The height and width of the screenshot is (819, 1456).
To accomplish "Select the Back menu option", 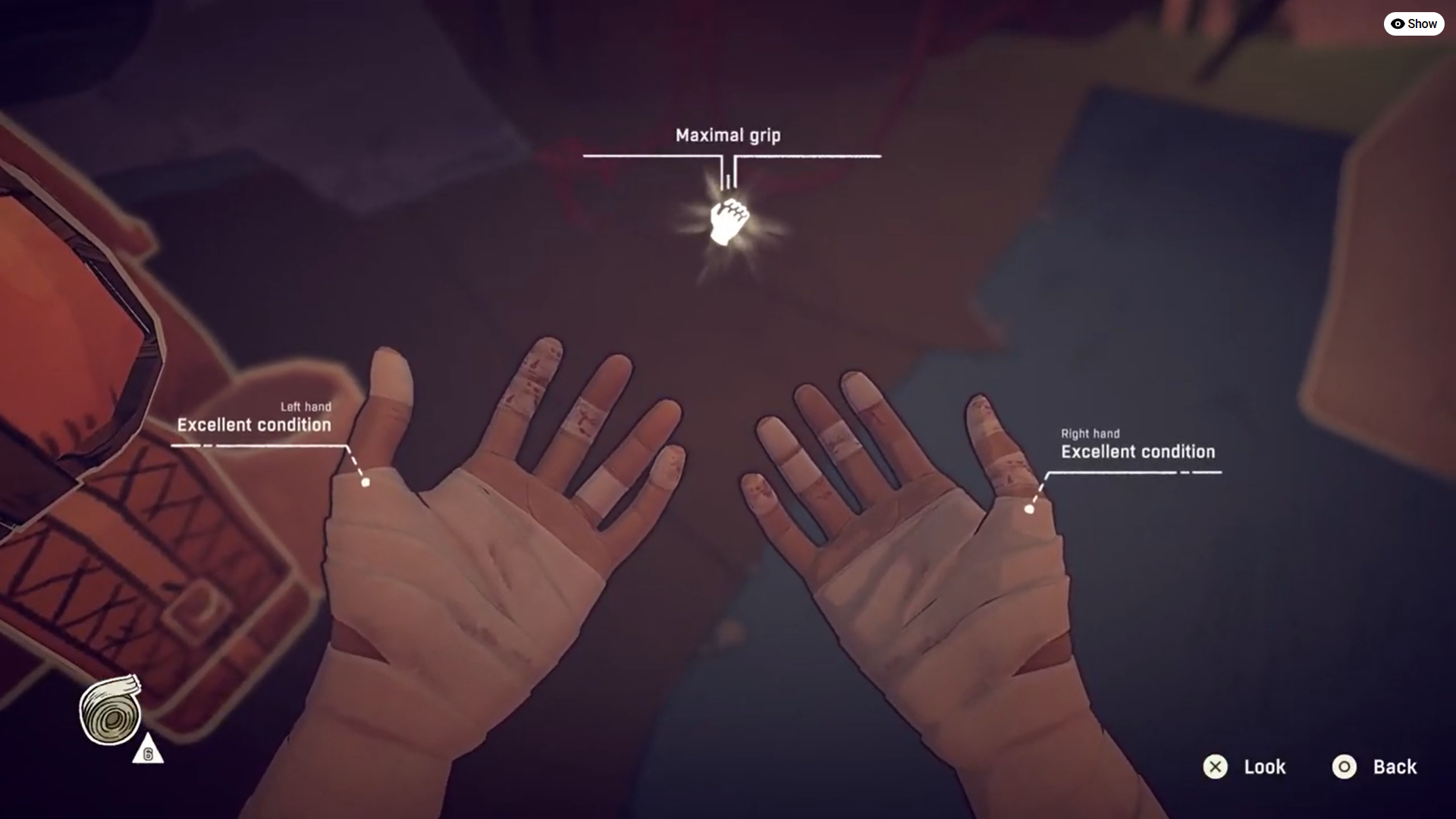I will click(1395, 767).
